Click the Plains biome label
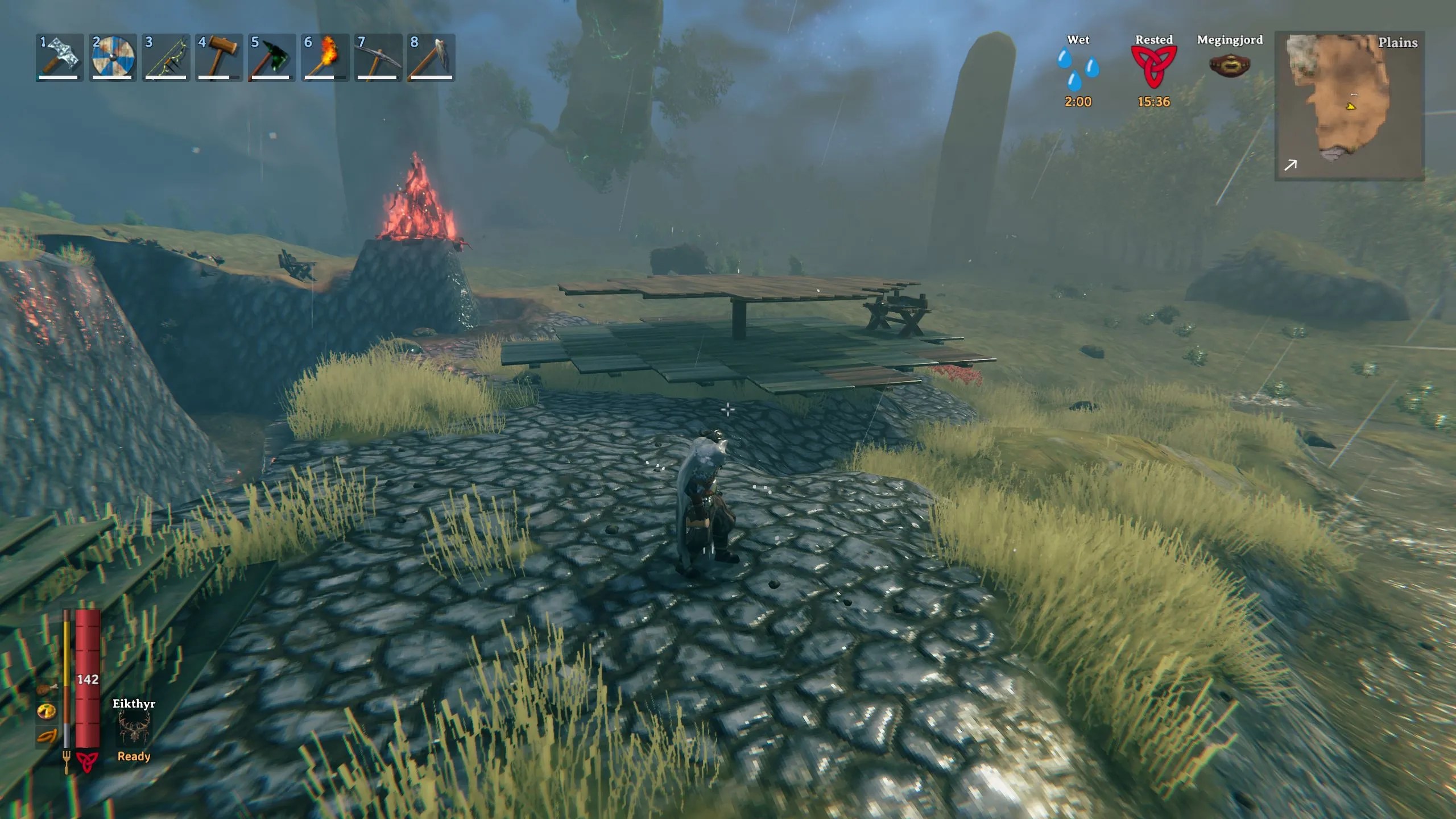Image resolution: width=1456 pixels, height=819 pixels. coord(1398,43)
